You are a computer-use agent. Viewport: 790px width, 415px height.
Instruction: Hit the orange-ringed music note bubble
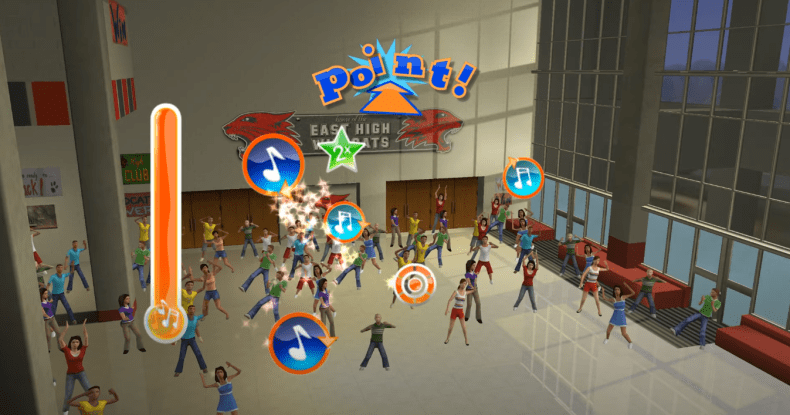tap(522, 178)
